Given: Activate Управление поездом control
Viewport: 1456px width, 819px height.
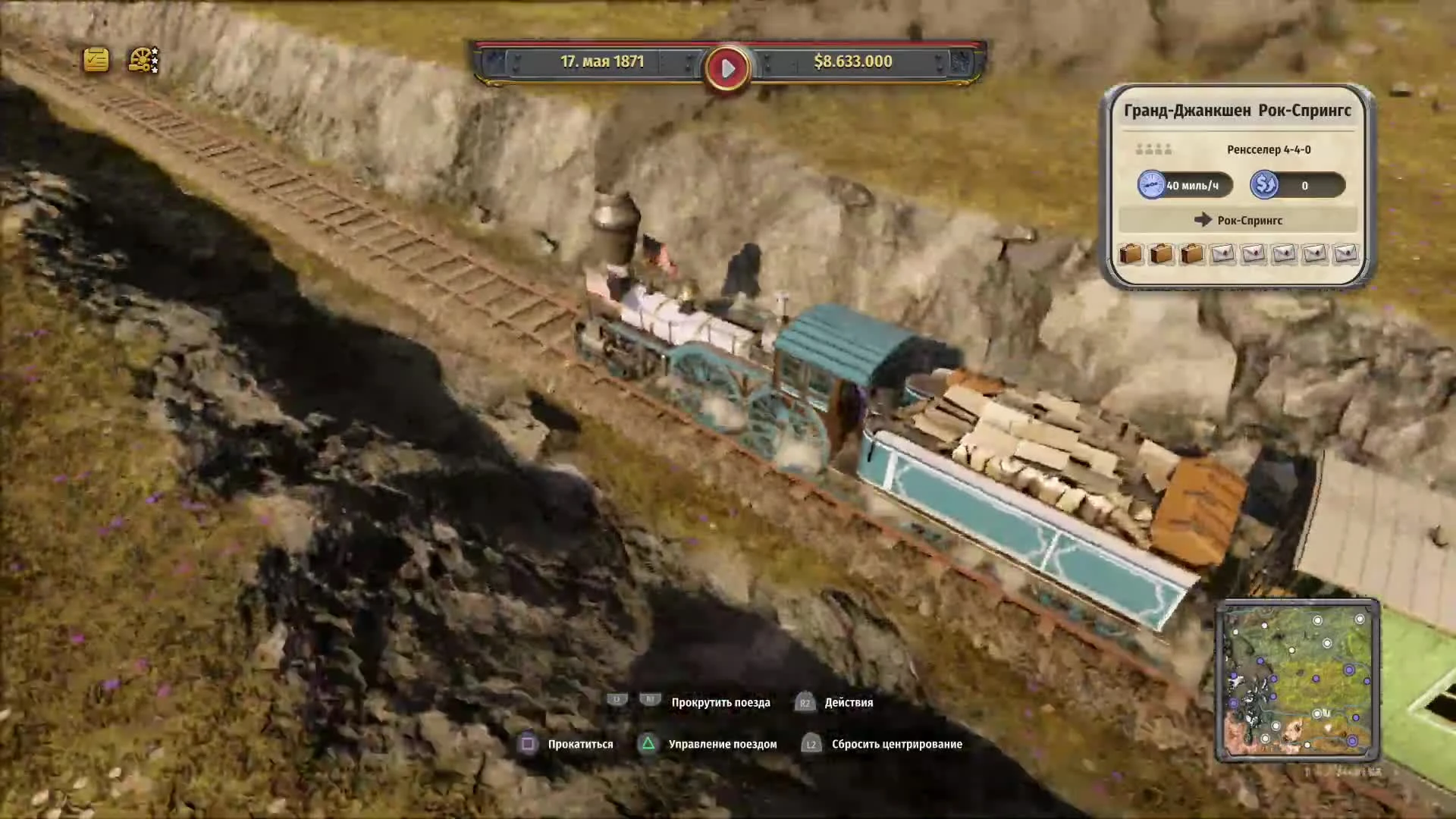Looking at the screenshot, I should [x=722, y=744].
